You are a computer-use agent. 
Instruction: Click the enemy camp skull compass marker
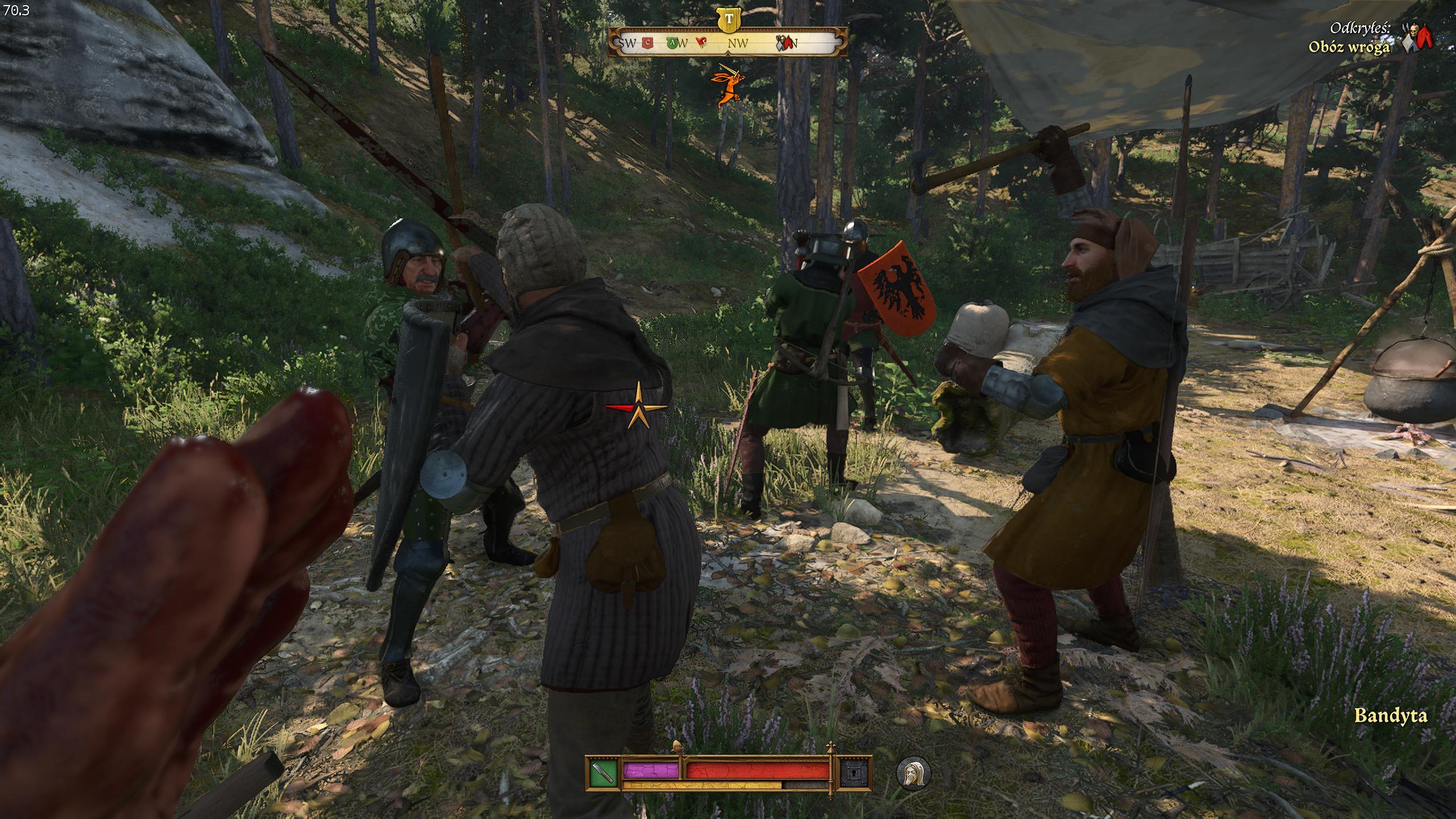click(x=785, y=42)
